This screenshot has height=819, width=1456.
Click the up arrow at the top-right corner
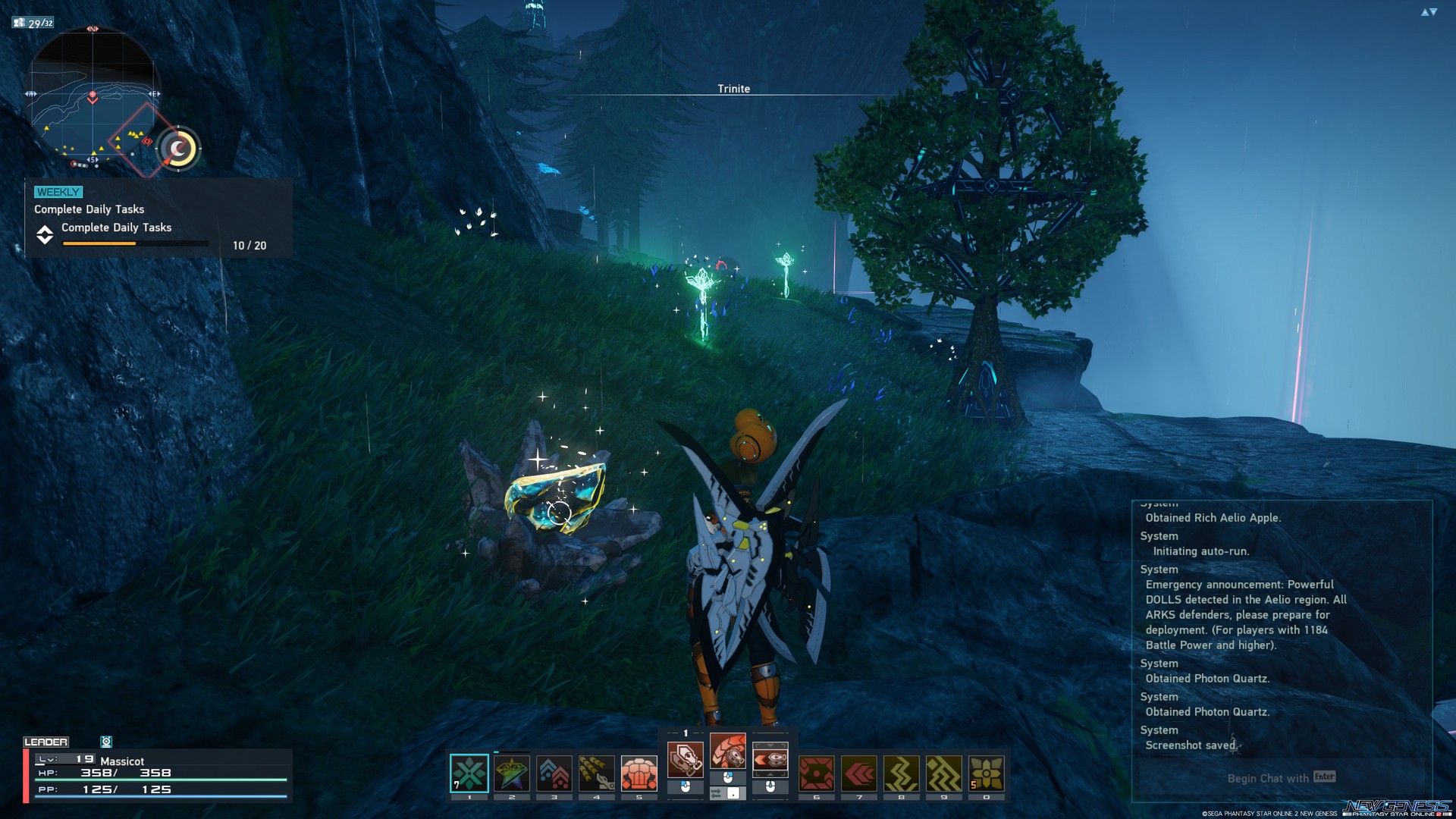tap(1425, 12)
